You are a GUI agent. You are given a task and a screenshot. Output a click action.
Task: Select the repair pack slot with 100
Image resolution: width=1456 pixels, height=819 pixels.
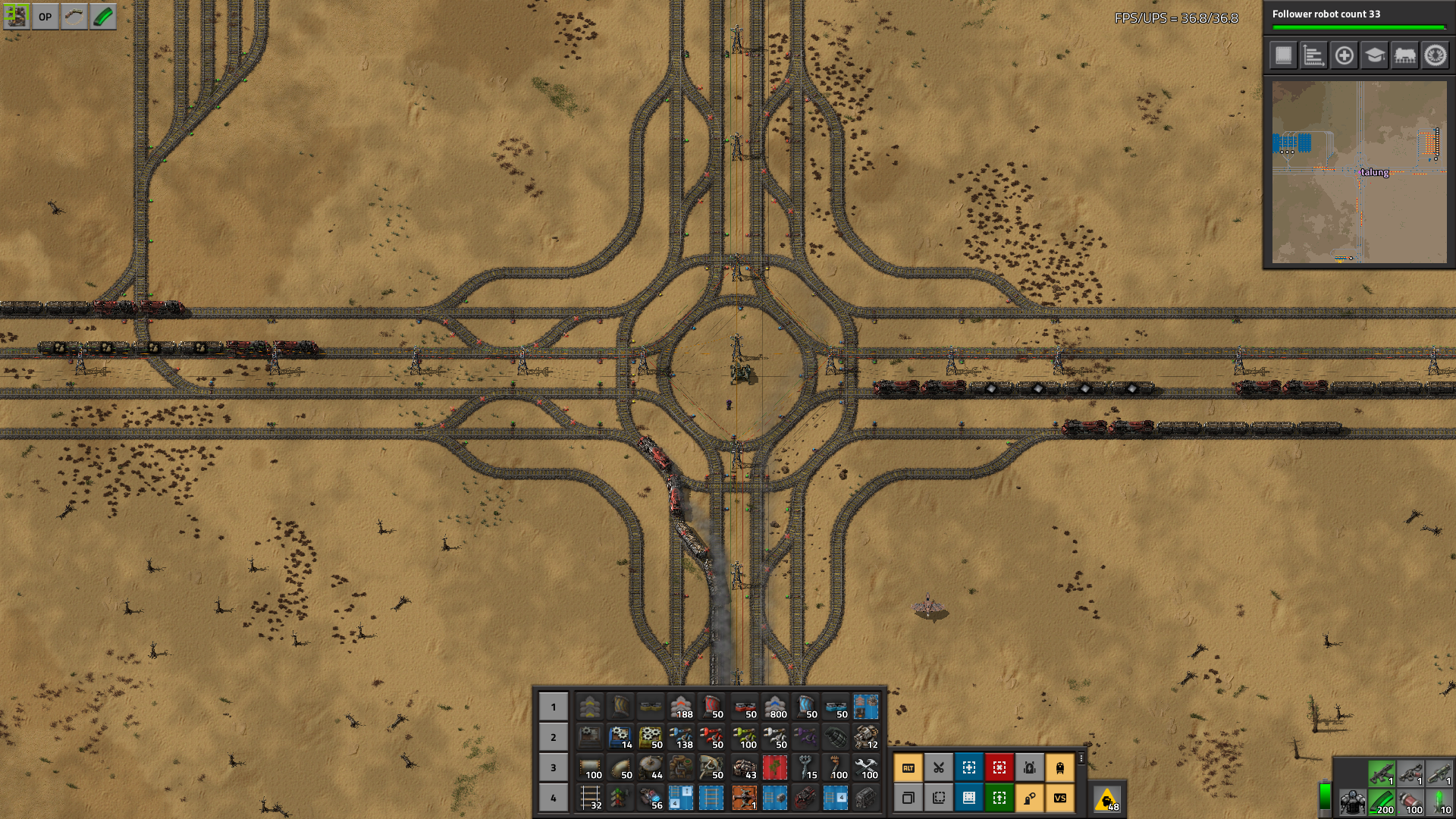[866, 767]
